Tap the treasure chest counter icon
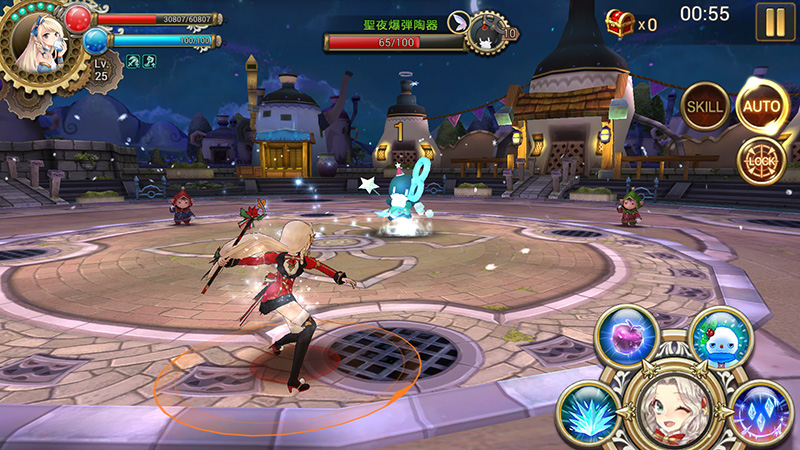Viewport: 800px width, 450px height. pyautogui.click(x=620, y=23)
